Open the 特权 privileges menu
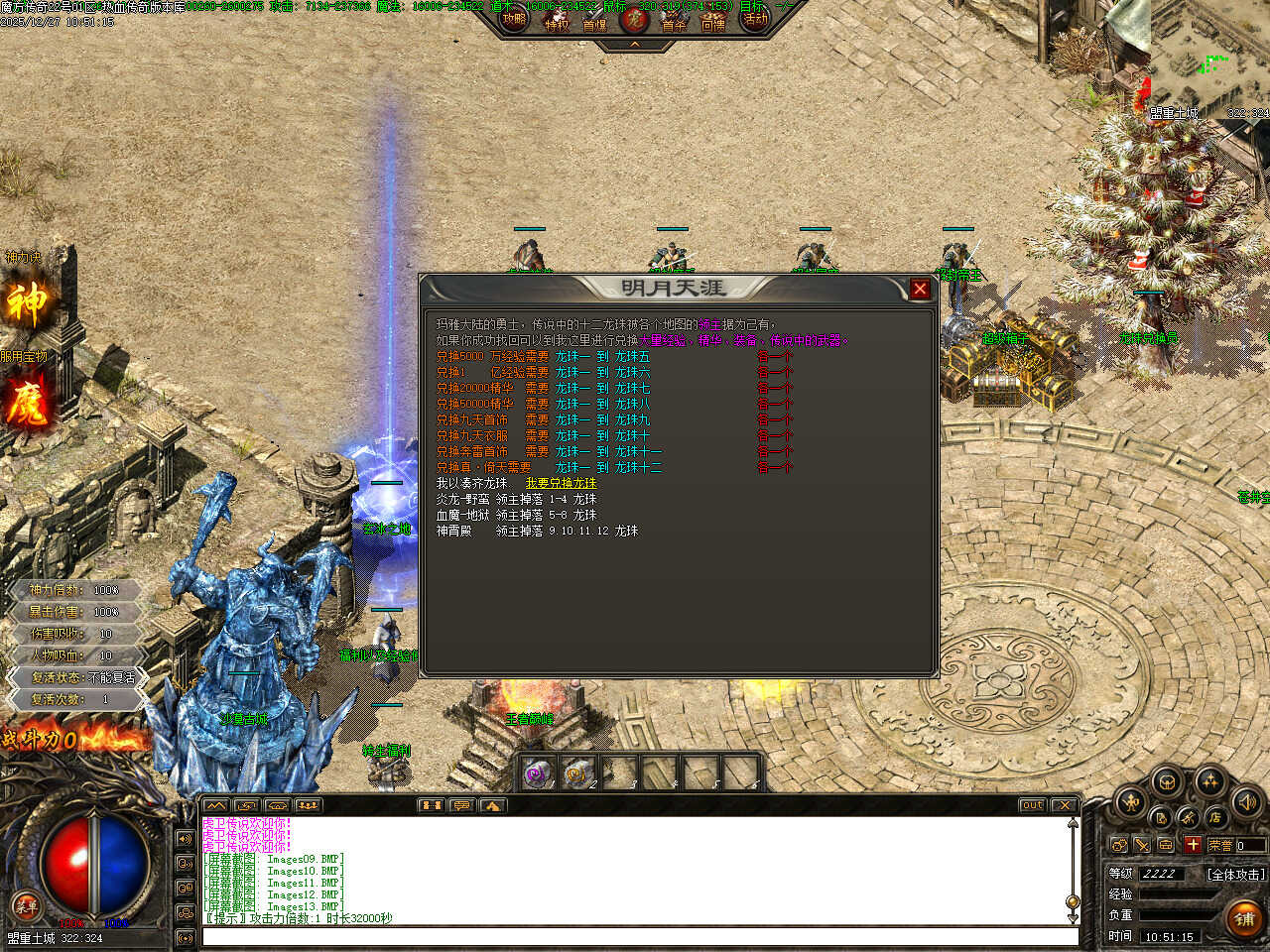Screen dimensions: 1270x952 tap(558, 23)
